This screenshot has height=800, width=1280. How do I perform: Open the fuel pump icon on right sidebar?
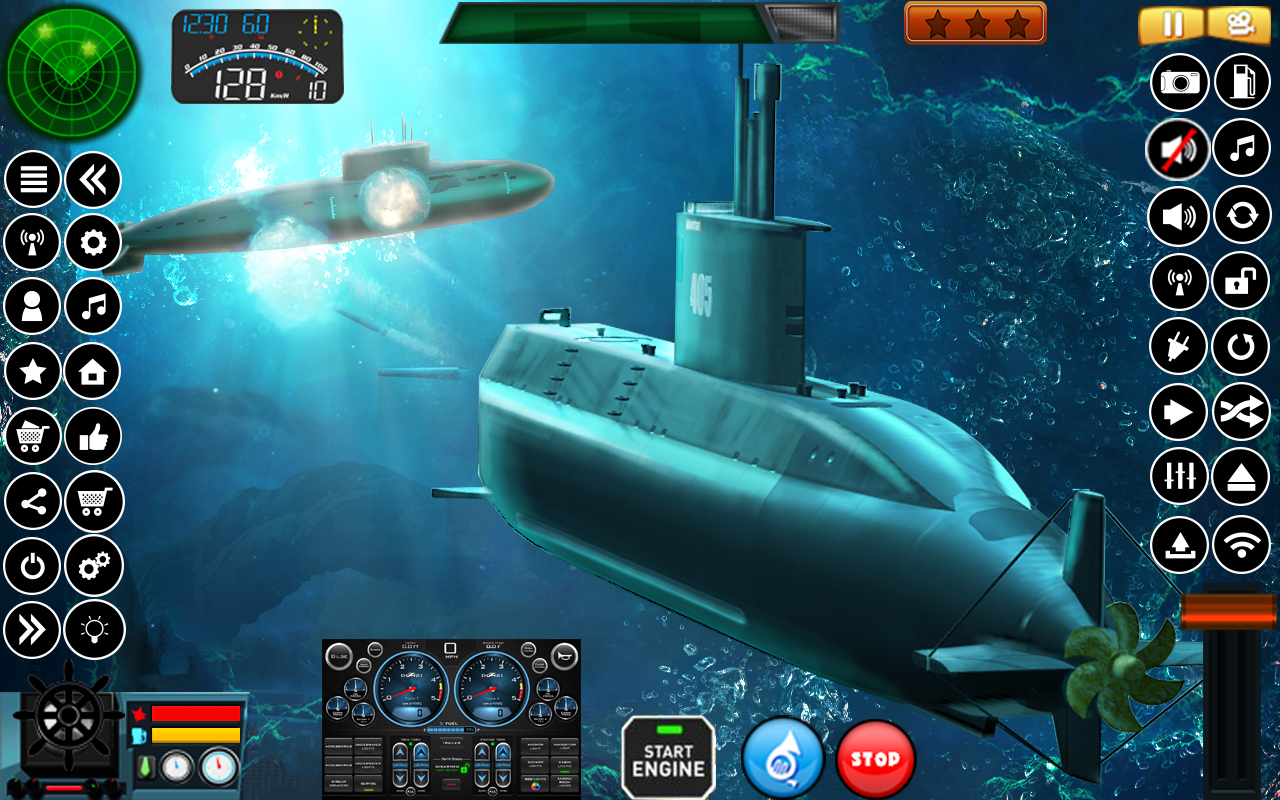1244,82
